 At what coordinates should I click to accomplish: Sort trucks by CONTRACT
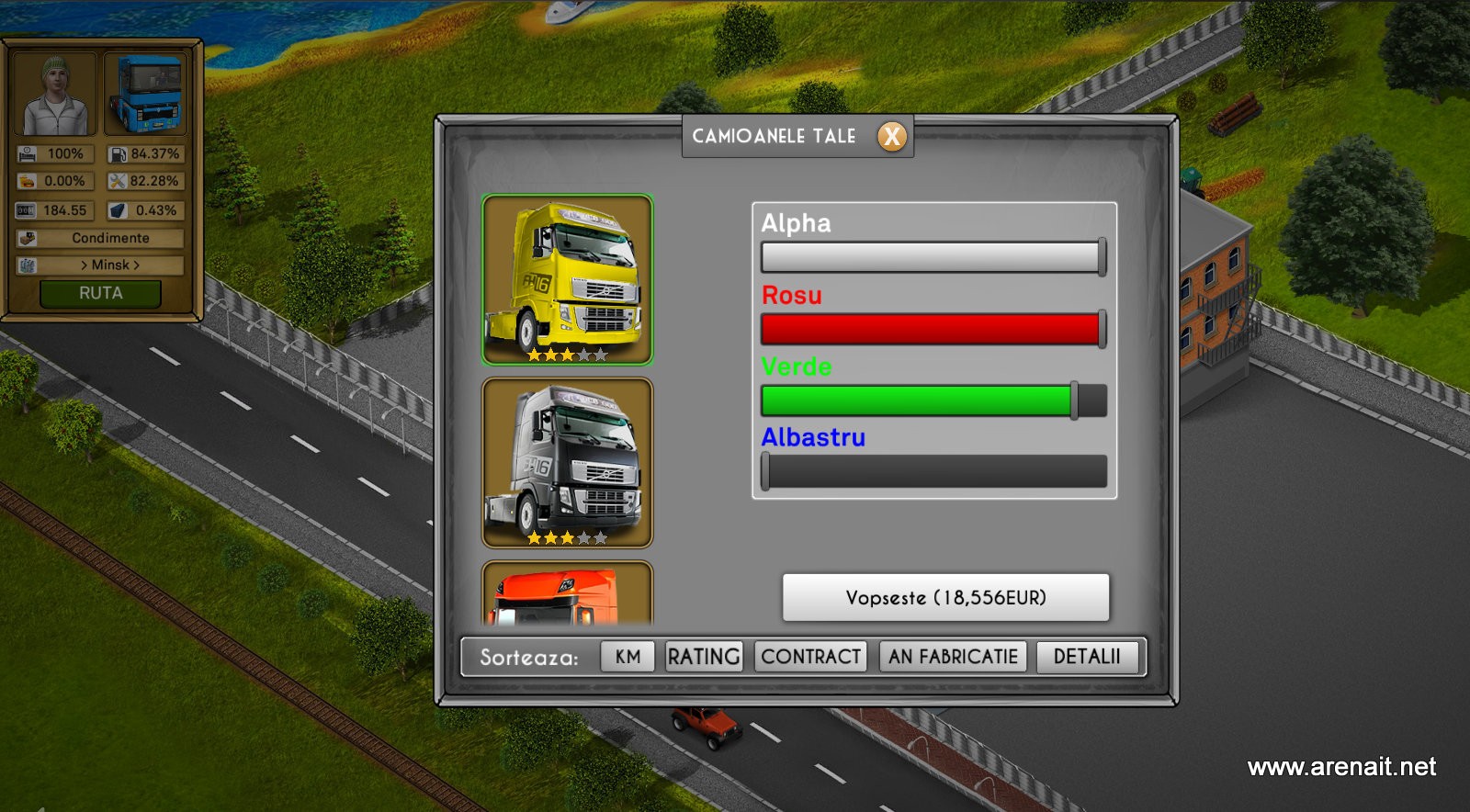(810, 657)
